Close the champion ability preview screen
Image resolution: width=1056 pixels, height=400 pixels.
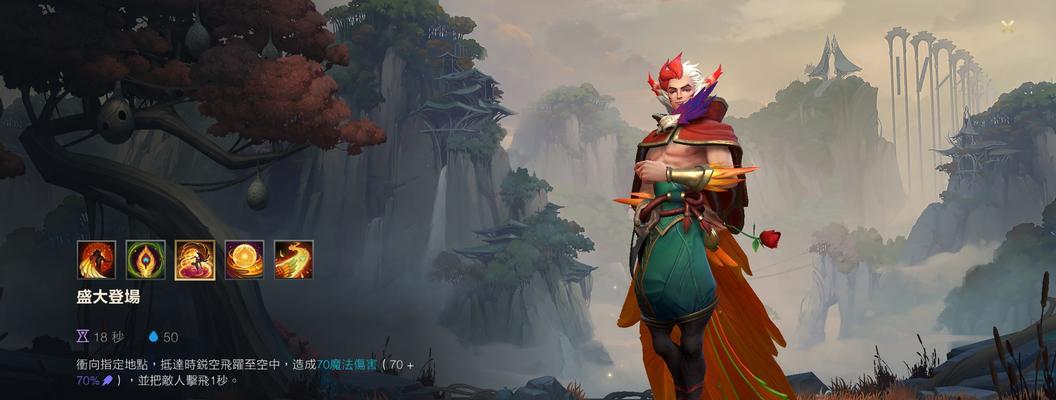[x=1007, y=26]
